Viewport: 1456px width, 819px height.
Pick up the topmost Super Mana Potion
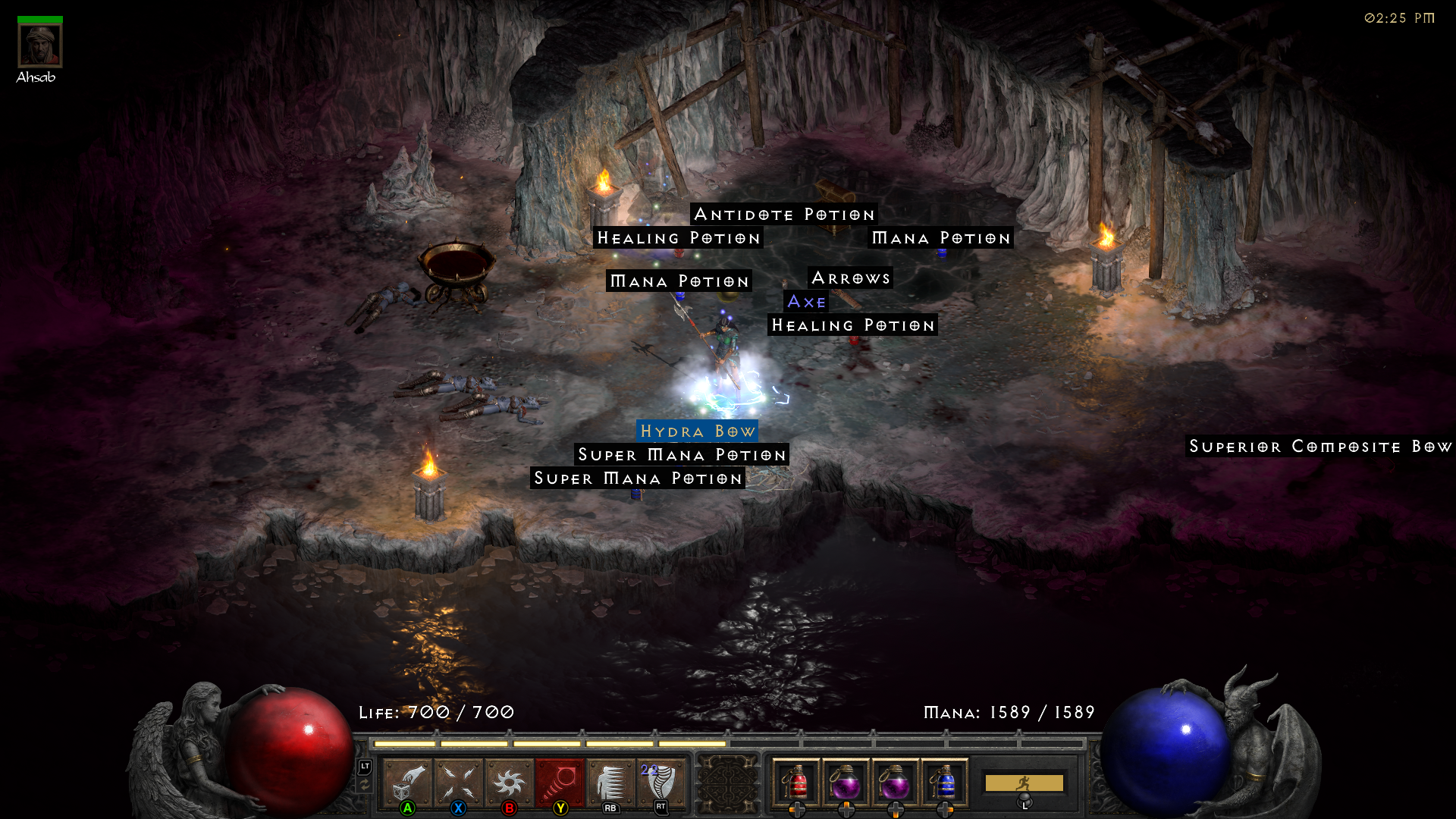click(682, 454)
